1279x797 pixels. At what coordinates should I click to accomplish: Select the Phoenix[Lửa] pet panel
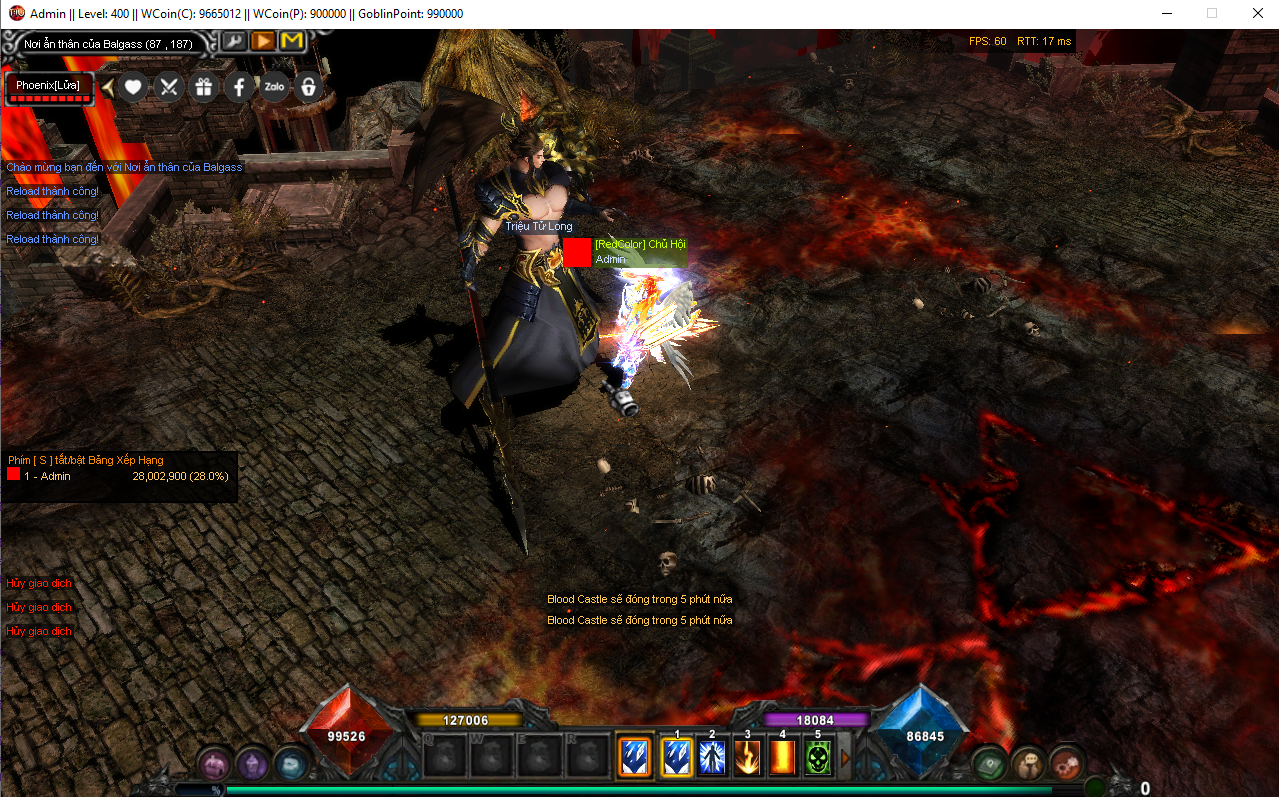coord(49,88)
